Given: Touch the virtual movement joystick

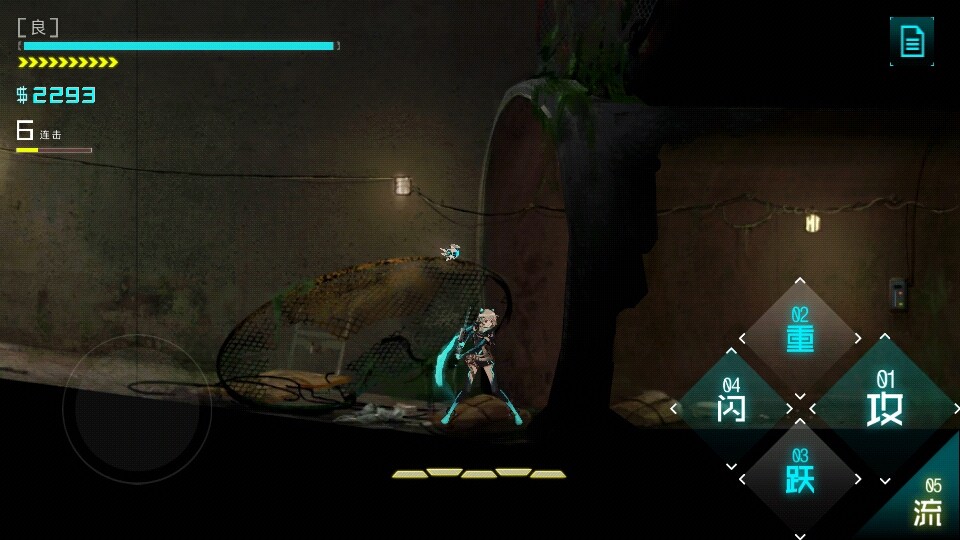Looking at the screenshot, I should 137,409.
